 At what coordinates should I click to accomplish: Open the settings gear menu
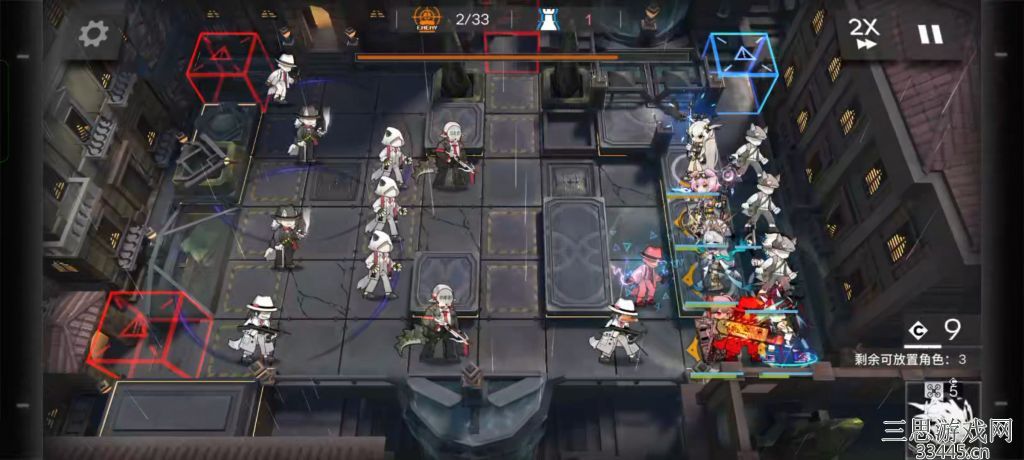point(93,34)
